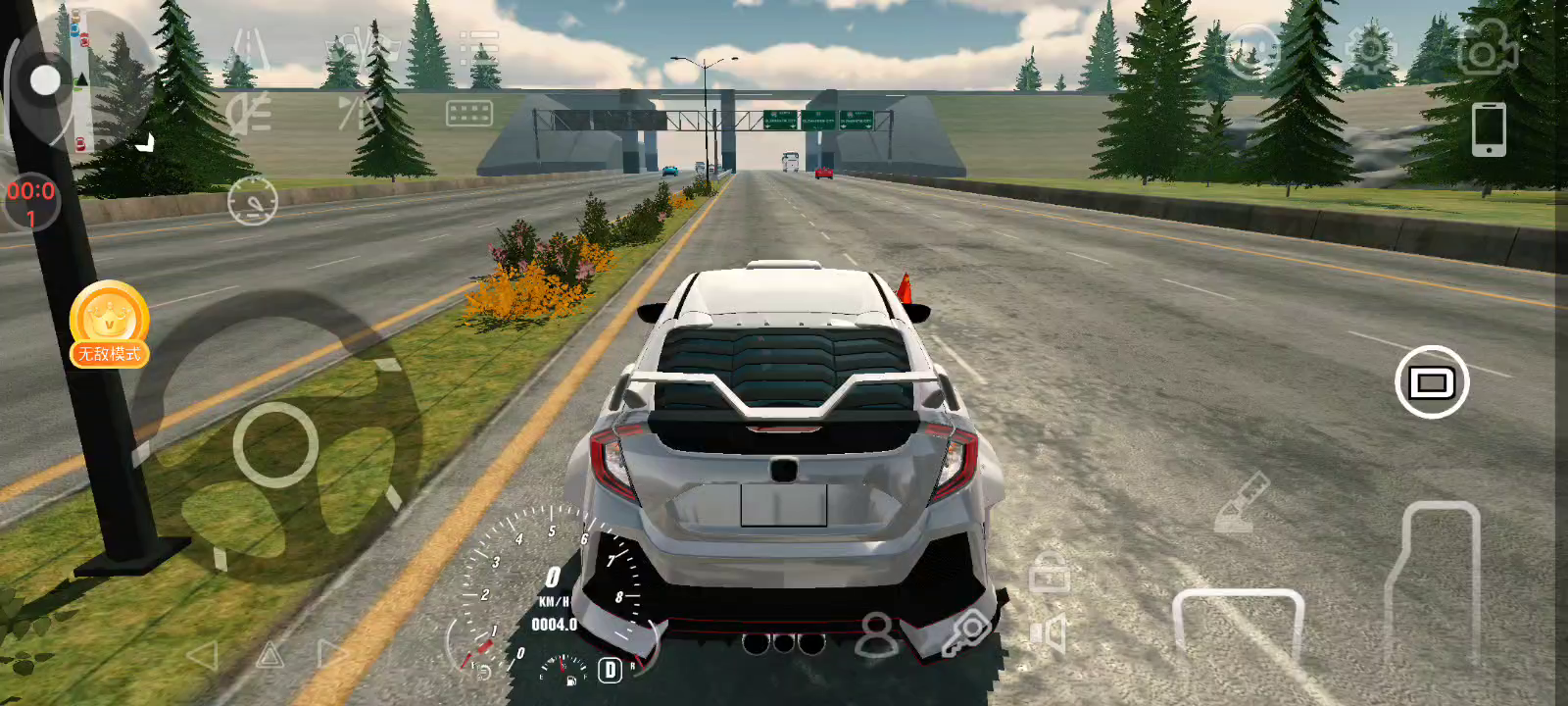Viewport: 1568px width, 706px height.
Task: Tap the gold crown invincible mode badge
Action: click(109, 324)
